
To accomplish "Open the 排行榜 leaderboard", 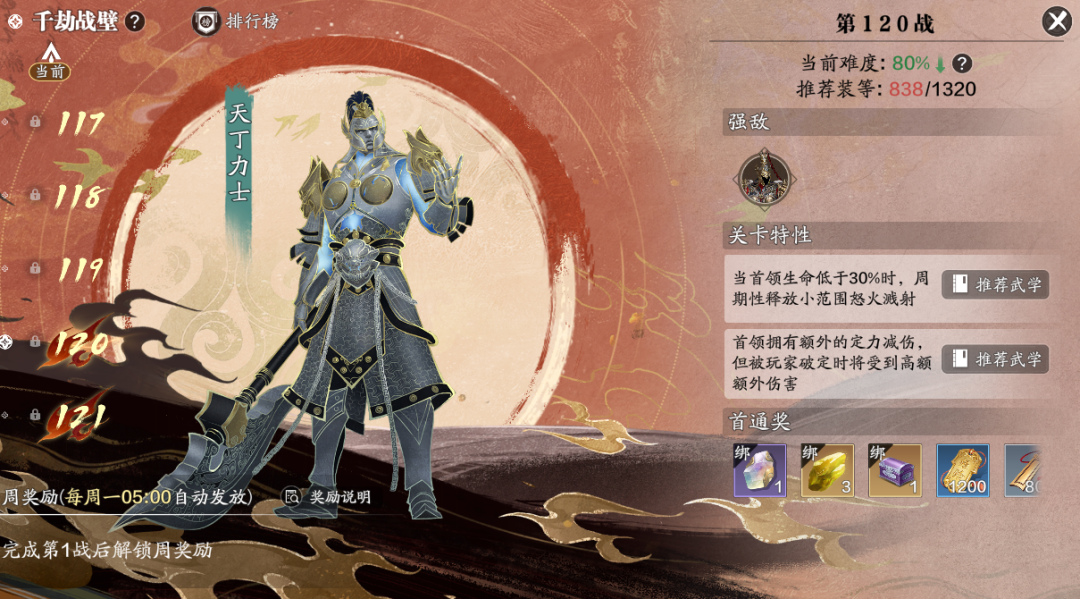I will (x=236, y=21).
